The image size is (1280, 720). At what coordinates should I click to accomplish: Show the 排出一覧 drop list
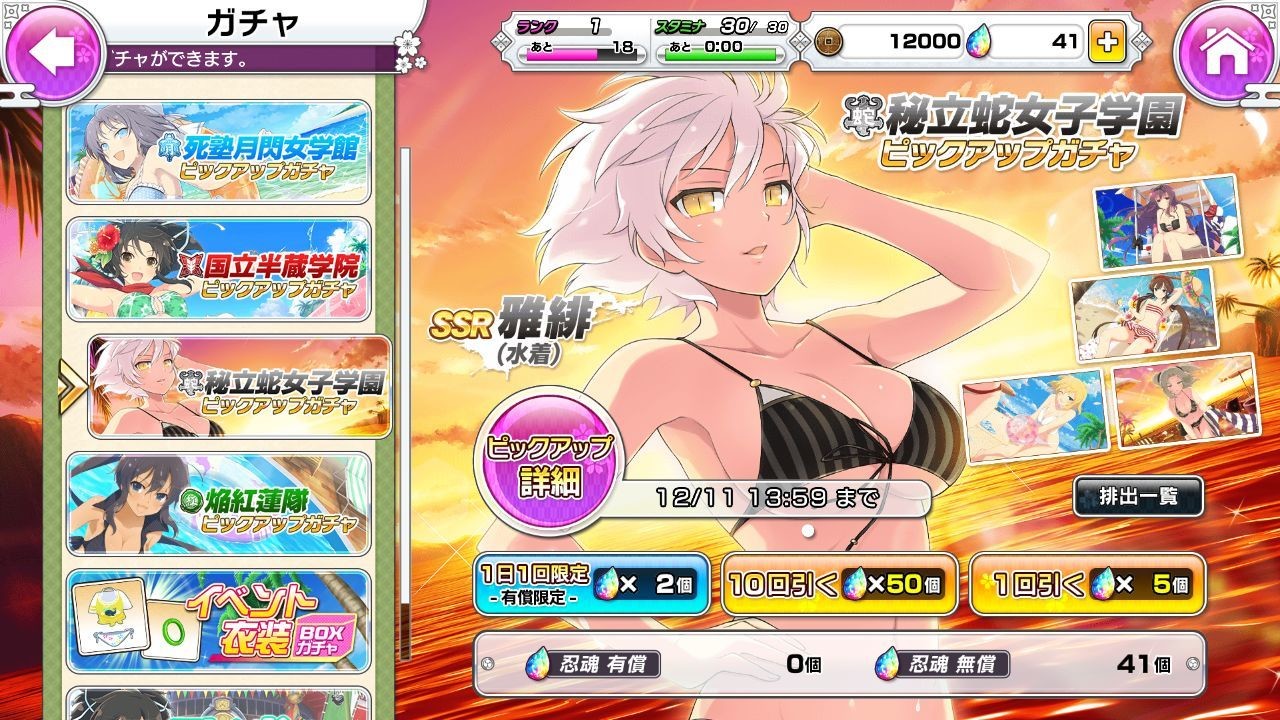click(1138, 497)
